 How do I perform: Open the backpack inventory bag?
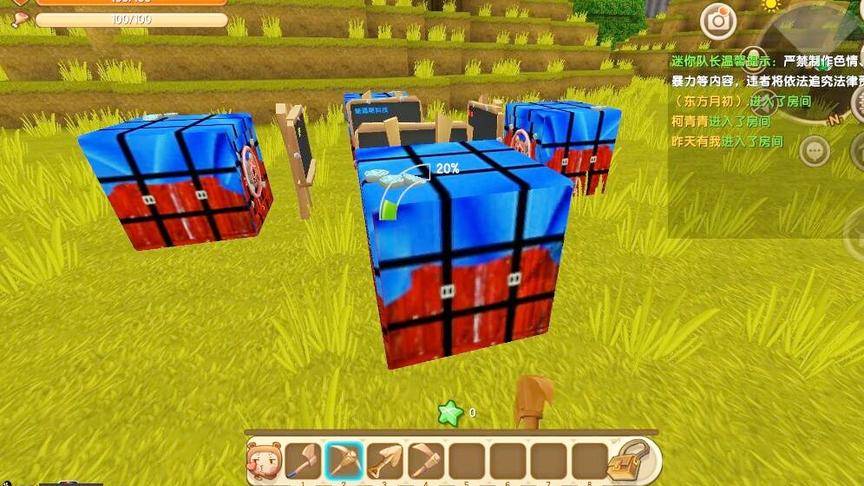click(631, 460)
